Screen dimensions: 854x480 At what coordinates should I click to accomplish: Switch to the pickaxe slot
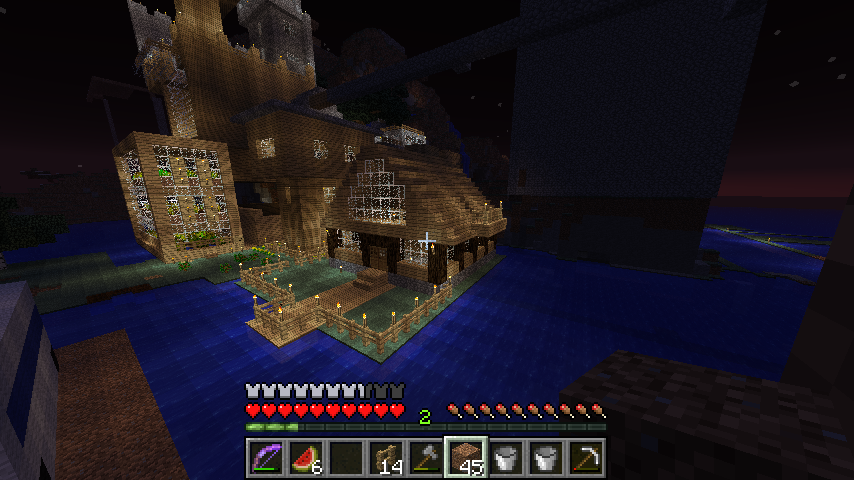586,457
